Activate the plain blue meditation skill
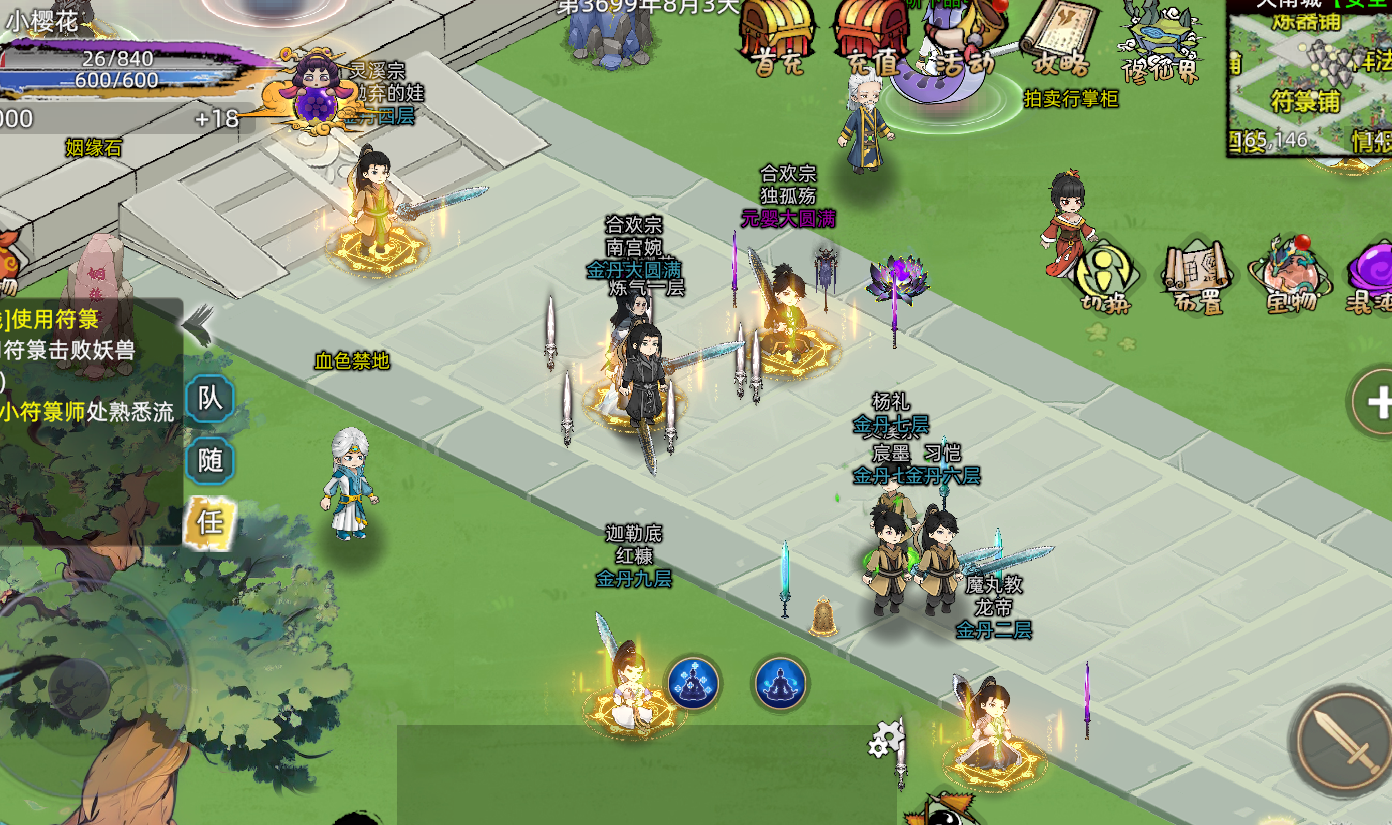 780,683
